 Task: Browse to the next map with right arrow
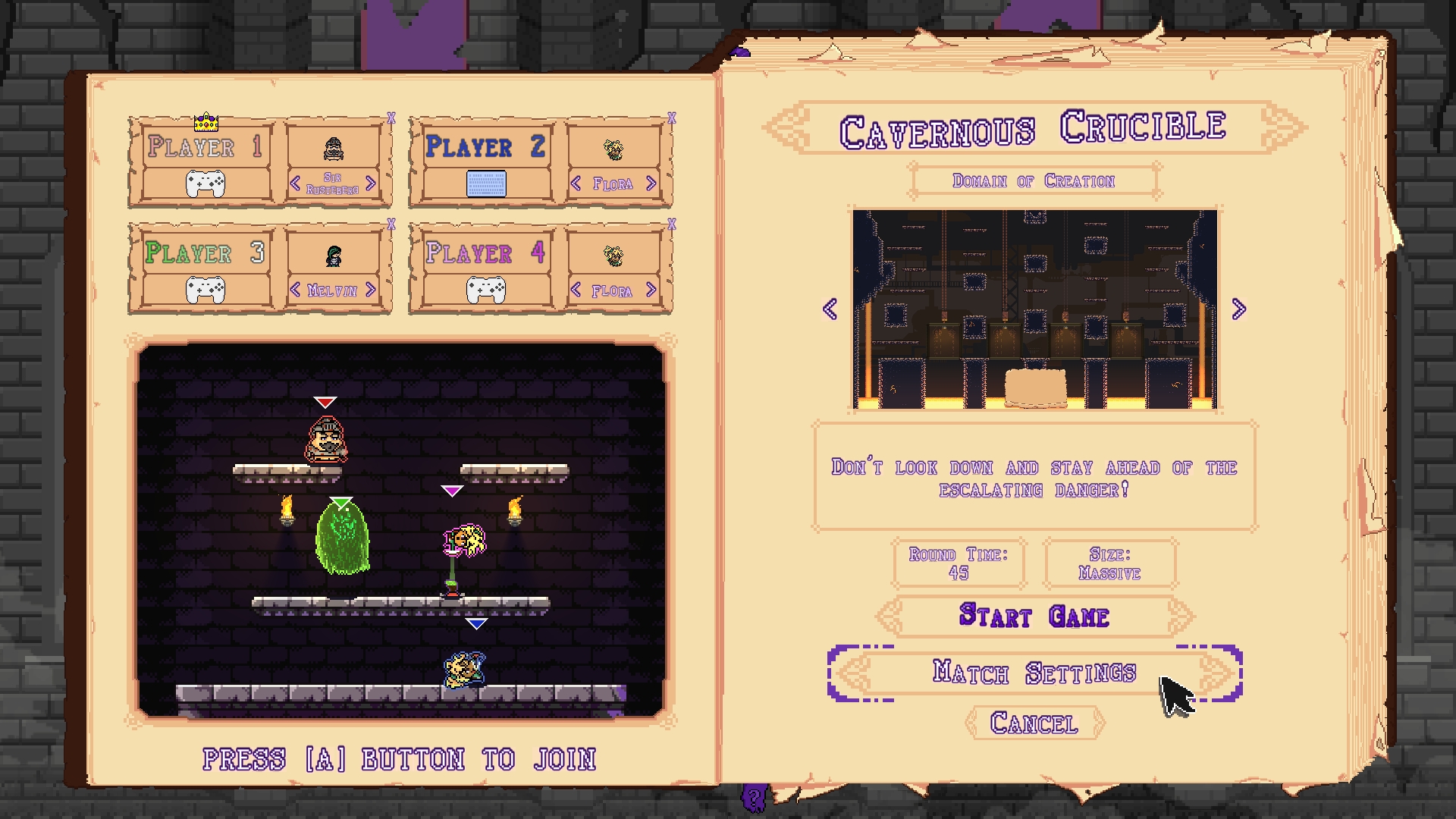[x=1241, y=308]
